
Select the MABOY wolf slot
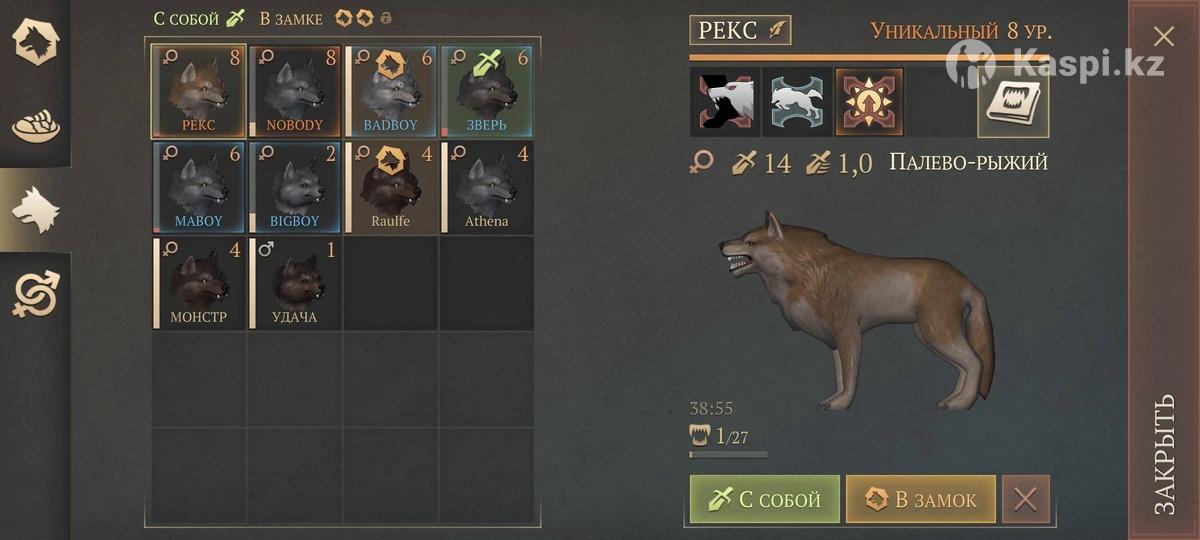(x=198, y=186)
